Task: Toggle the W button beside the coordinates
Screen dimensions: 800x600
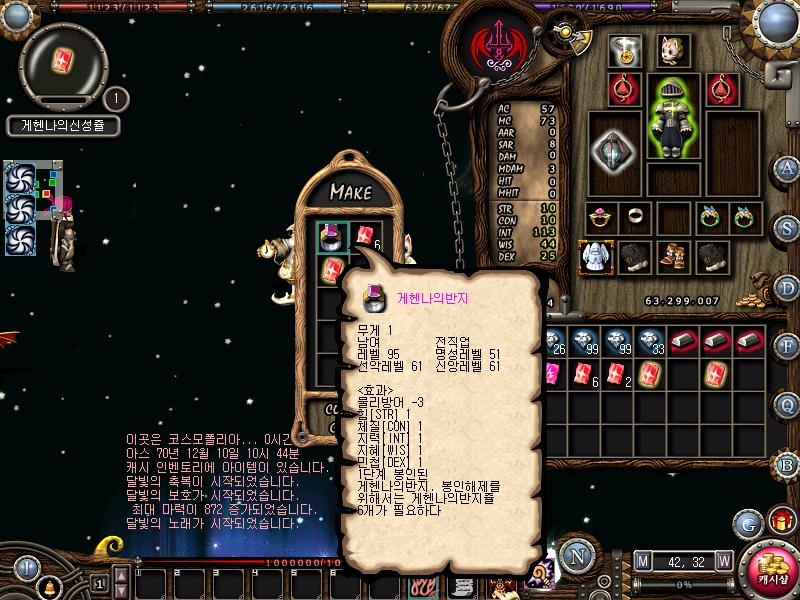Action: coord(723,560)
